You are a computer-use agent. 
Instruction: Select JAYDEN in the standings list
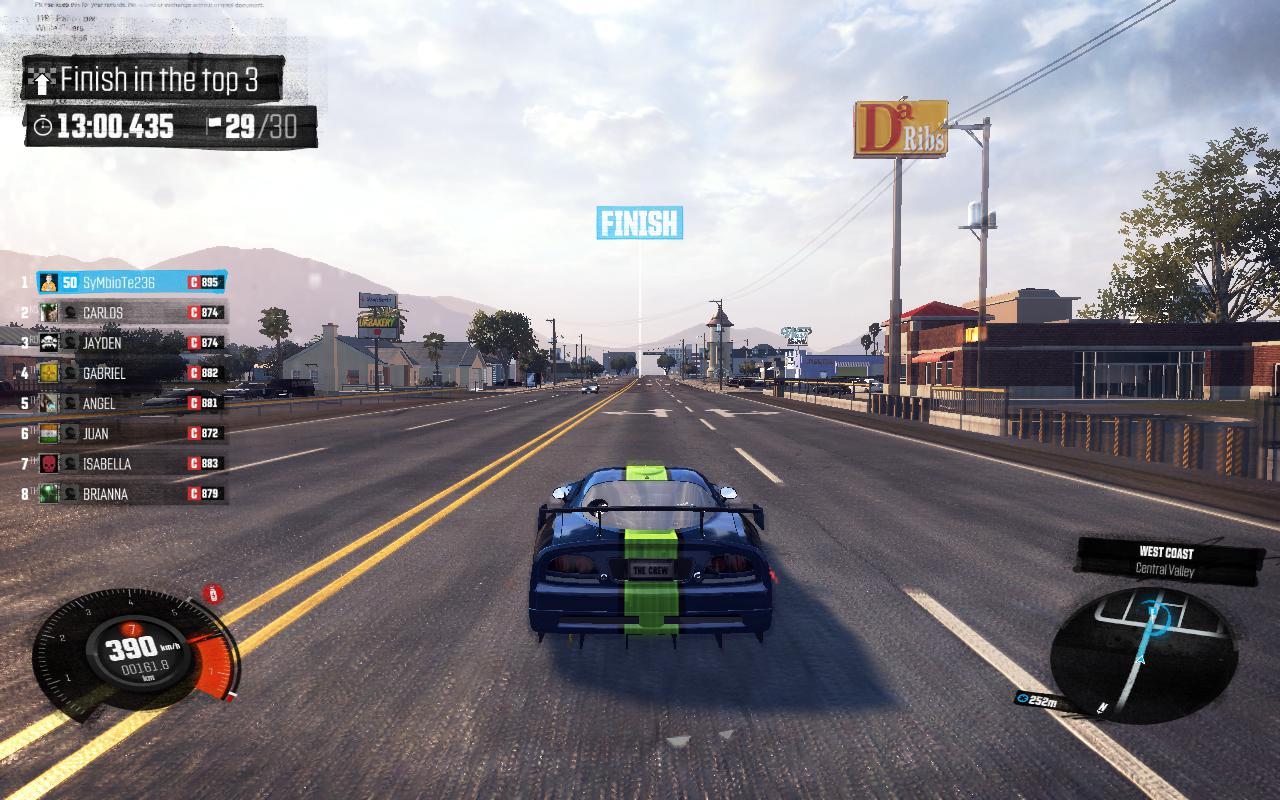click(x=131, y=343)
